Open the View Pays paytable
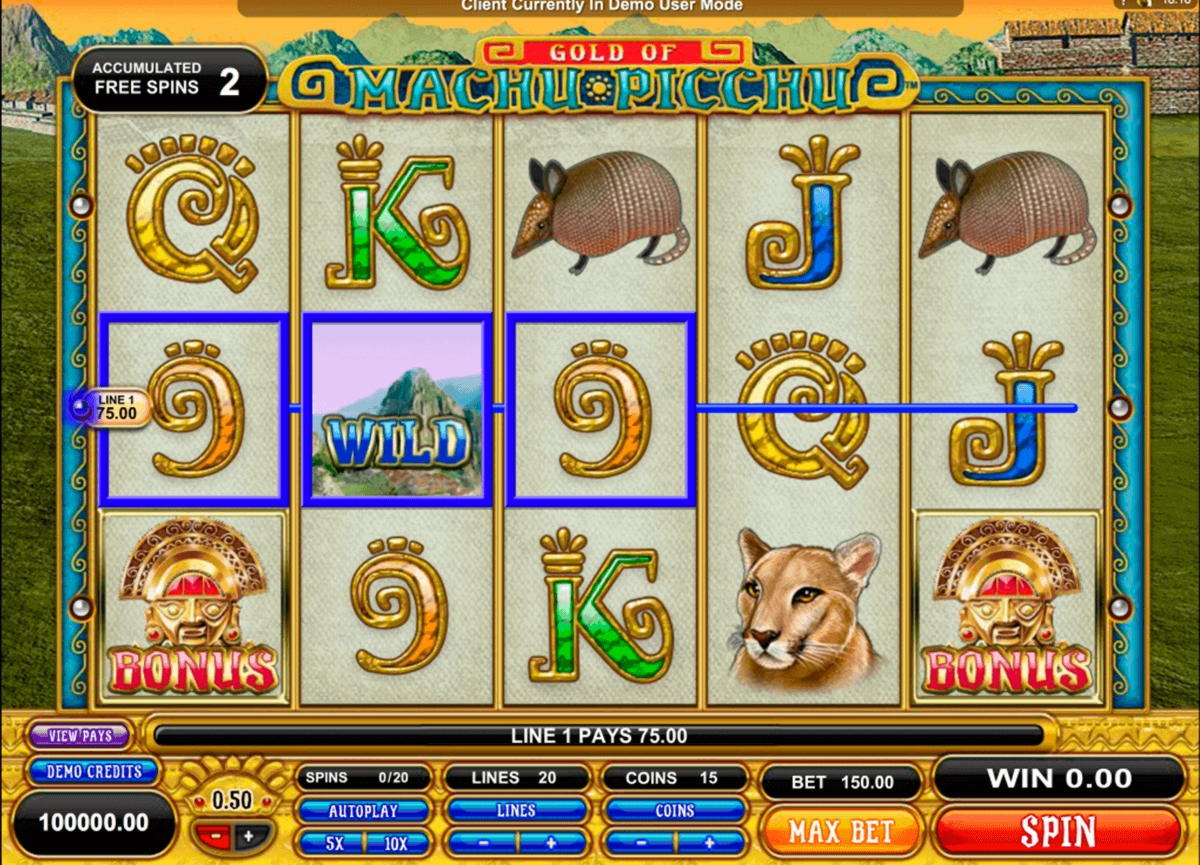This screenshot has width=1200, height=865. pos(80,736)
